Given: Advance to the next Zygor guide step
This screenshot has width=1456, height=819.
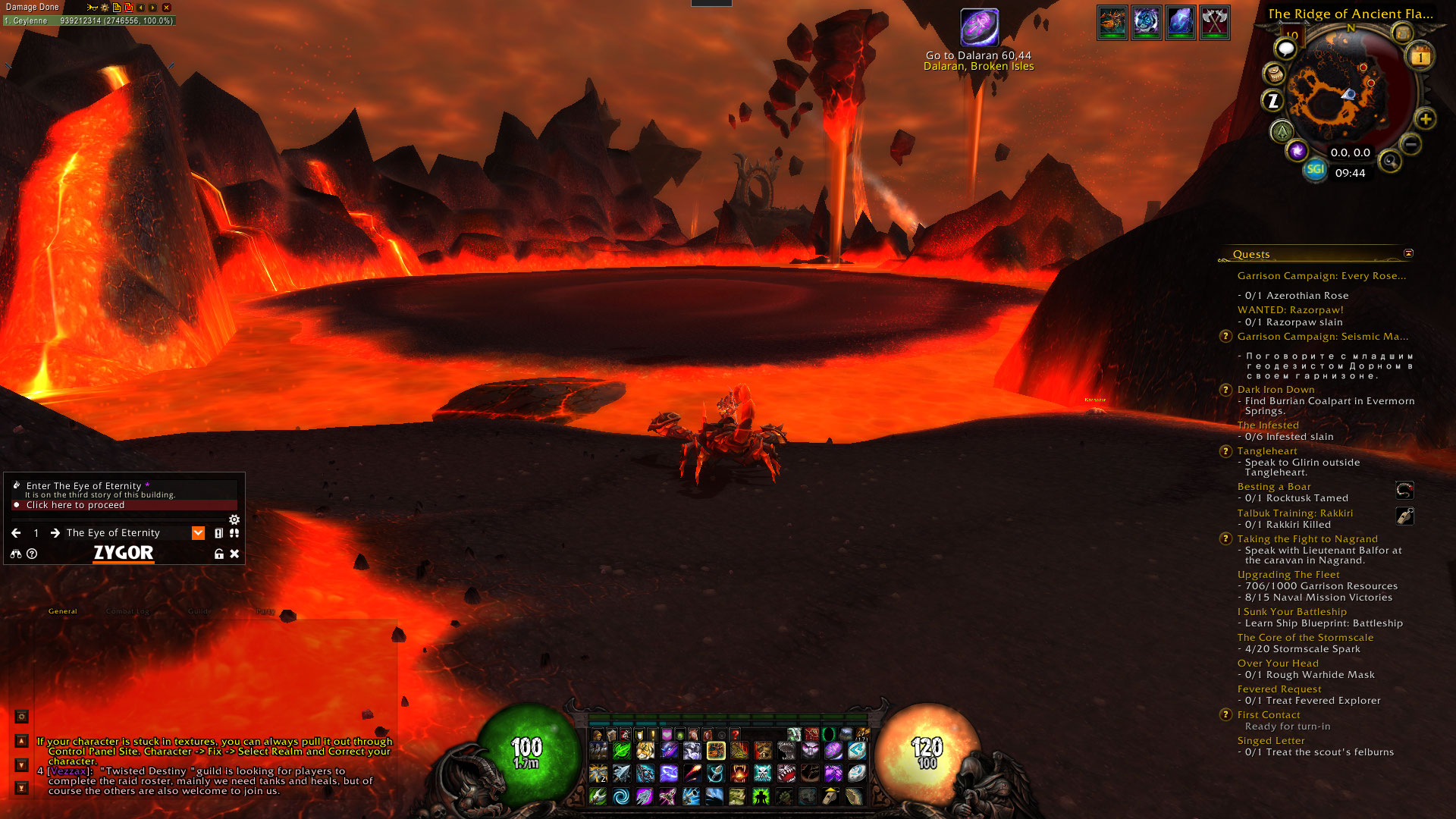Looking at the screenshot, I should 55,533.
